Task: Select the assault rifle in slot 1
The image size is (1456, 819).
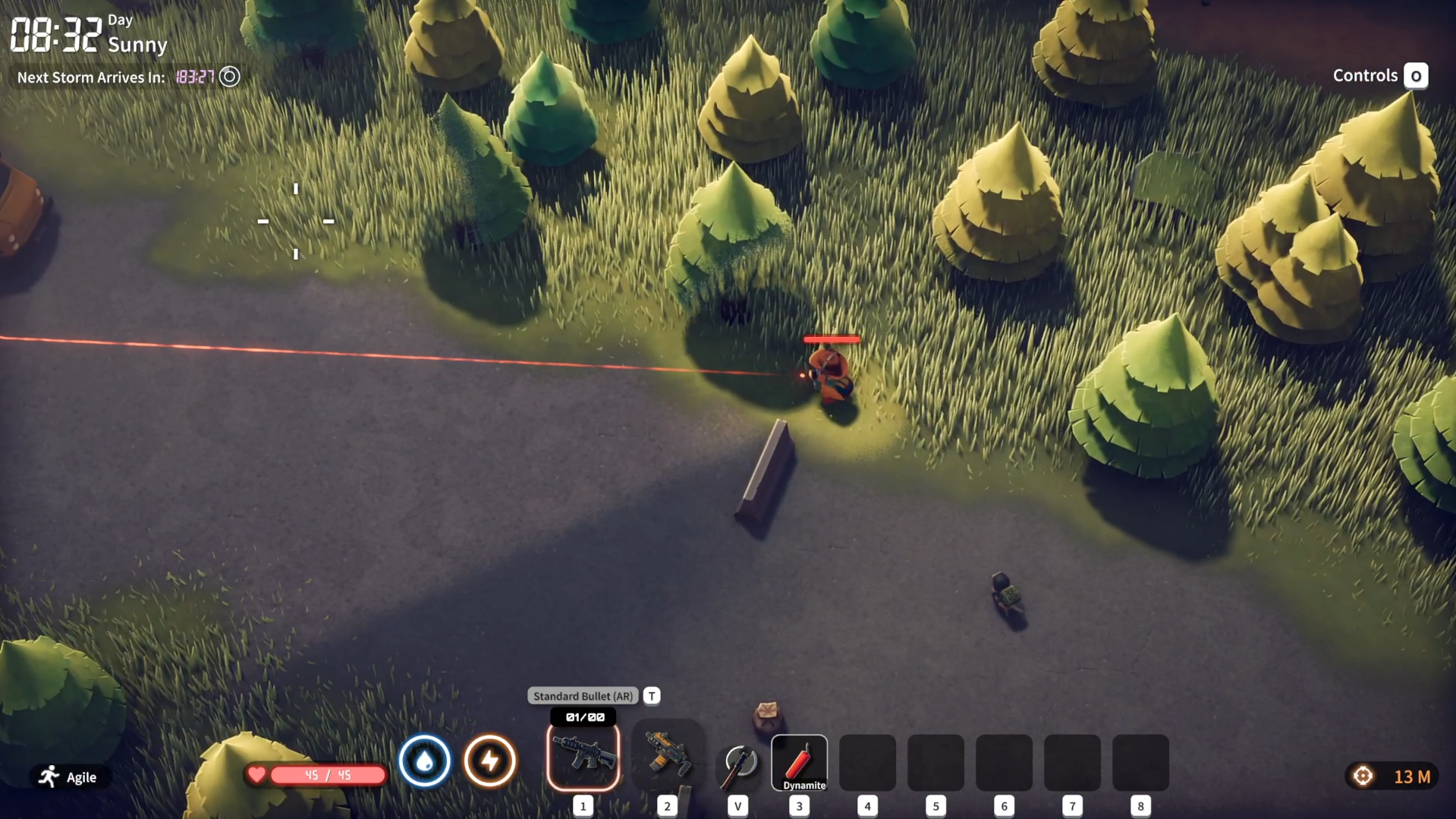Action: [582, 757]
